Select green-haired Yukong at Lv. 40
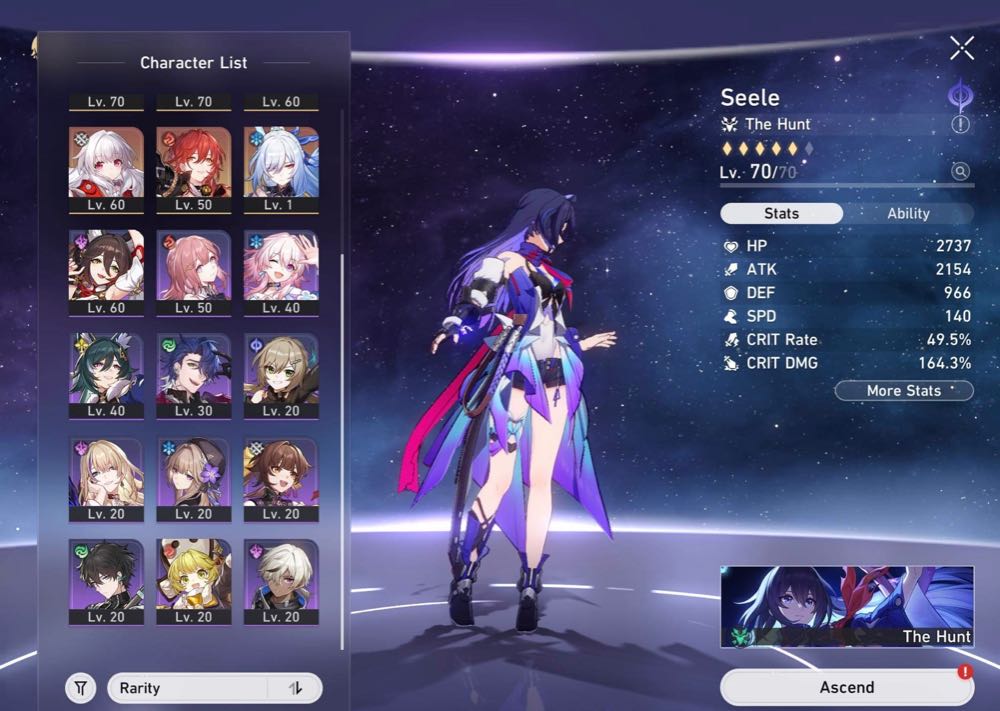1000x711 pixels. [x=106, y=375]
